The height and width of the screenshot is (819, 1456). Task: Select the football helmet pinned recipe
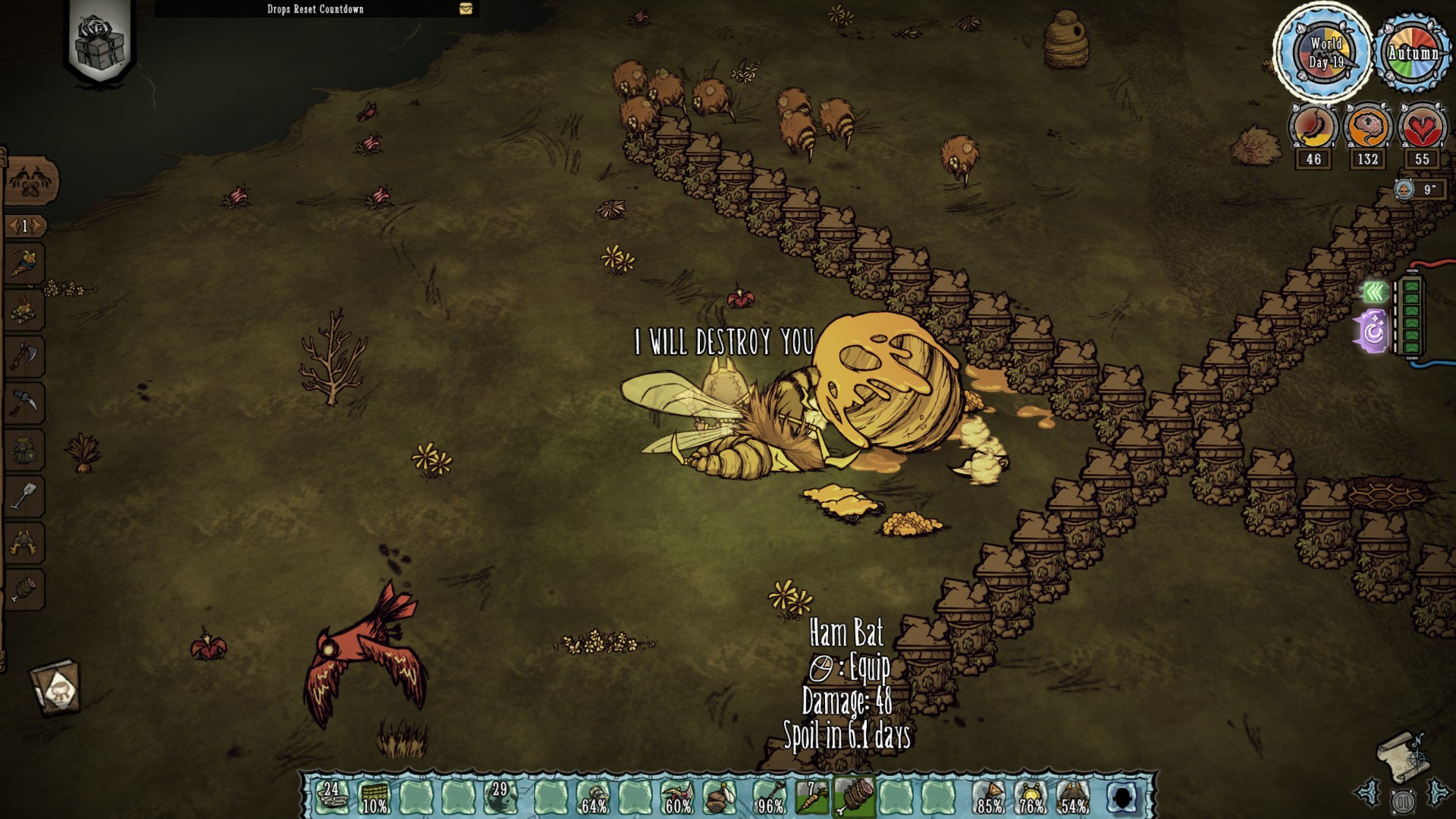24,543
